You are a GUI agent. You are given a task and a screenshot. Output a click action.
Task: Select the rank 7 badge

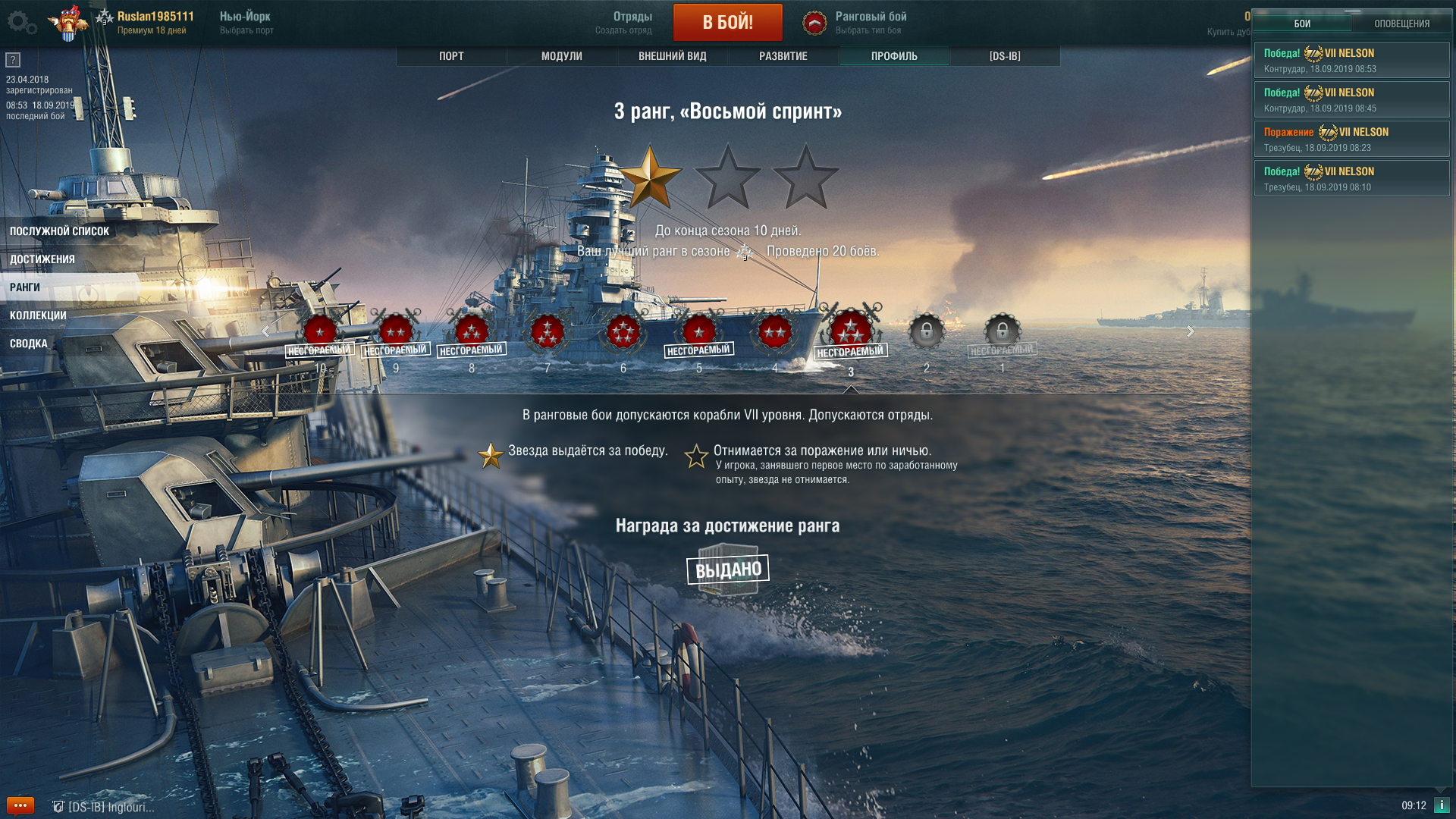[x=547, y=332]
